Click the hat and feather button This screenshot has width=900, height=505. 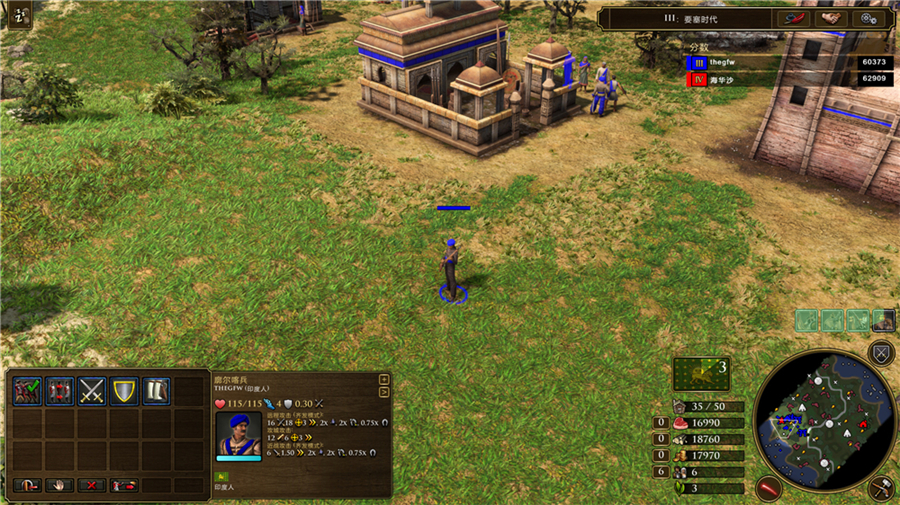pos(791,18)
